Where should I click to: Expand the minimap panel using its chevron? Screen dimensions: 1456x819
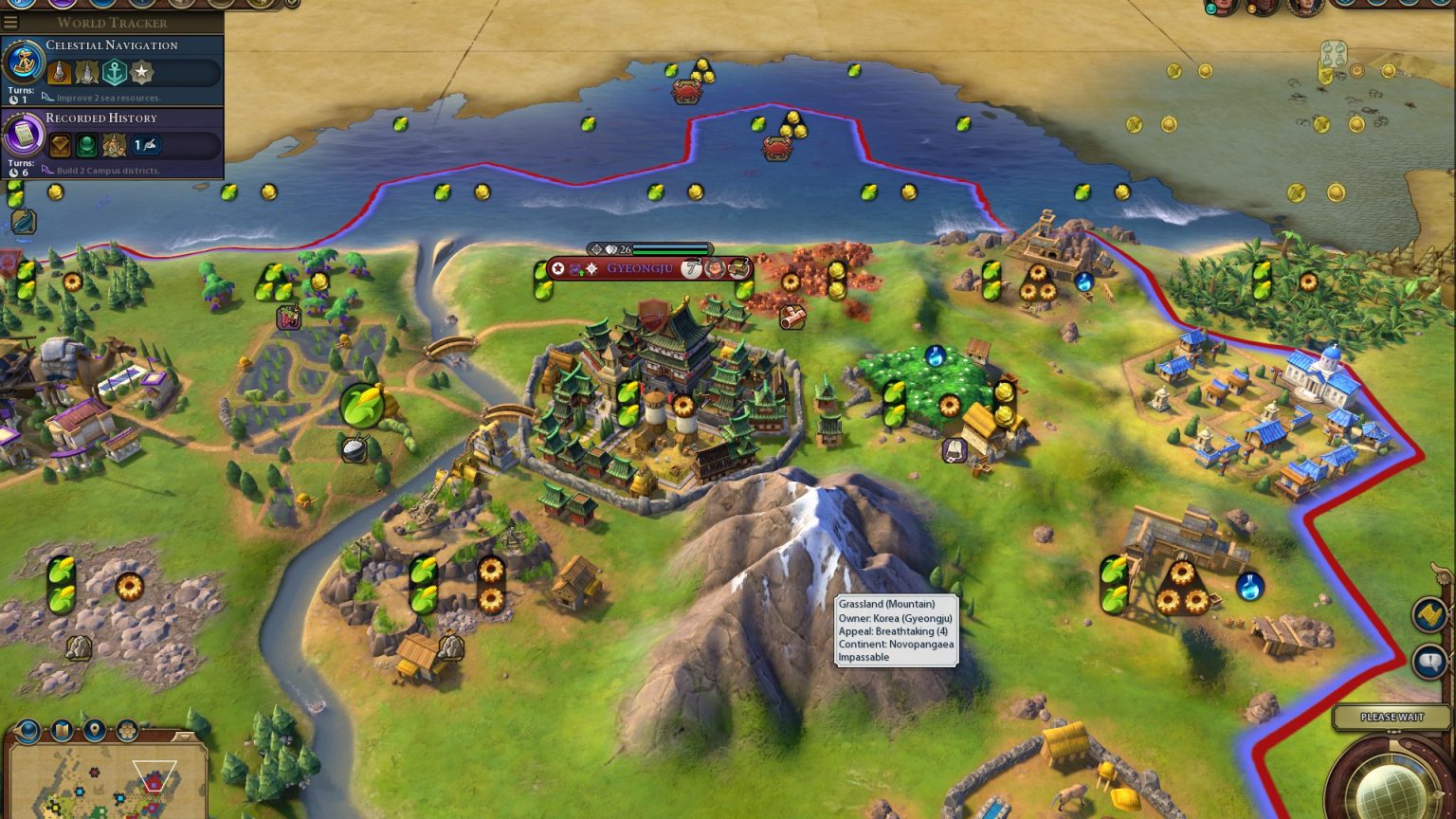[x=184, y=737]
